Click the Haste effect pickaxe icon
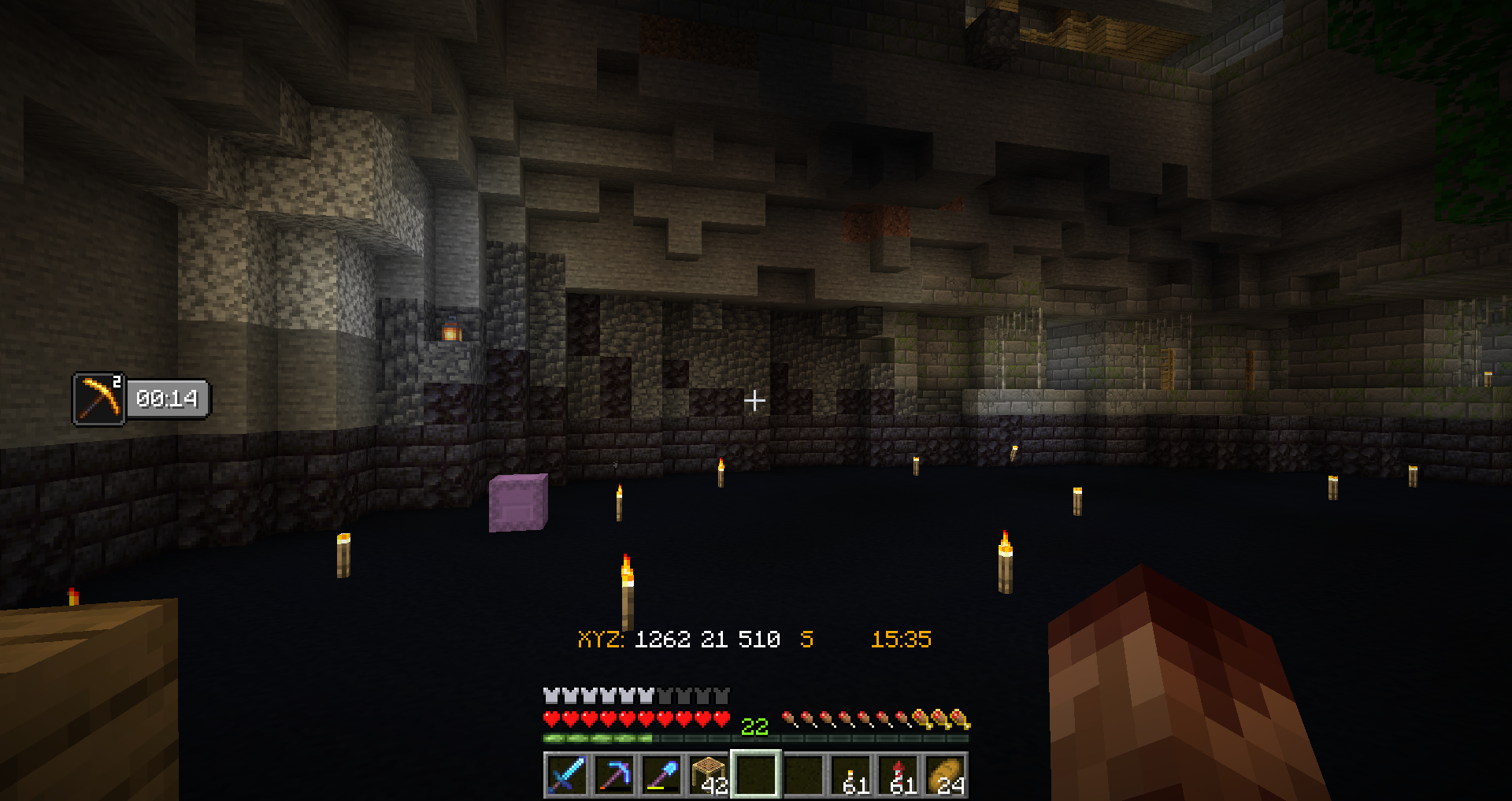The image size is (1512, 801). [99, 399]
